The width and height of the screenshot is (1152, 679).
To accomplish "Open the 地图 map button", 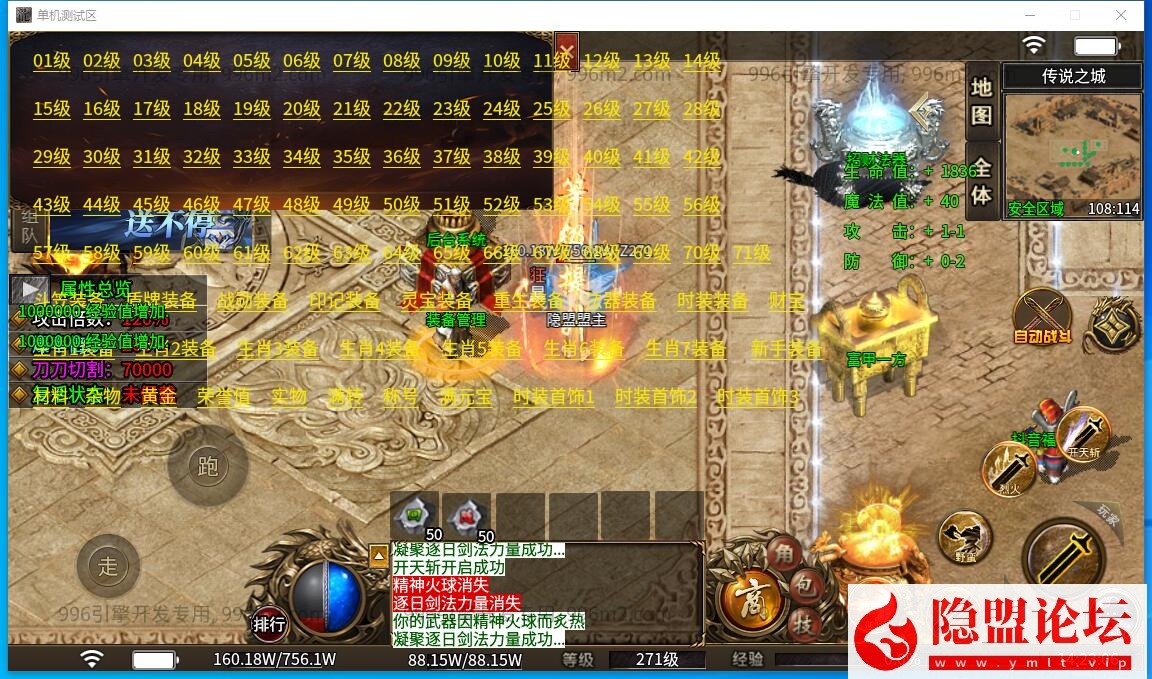I will pos(982,100).
